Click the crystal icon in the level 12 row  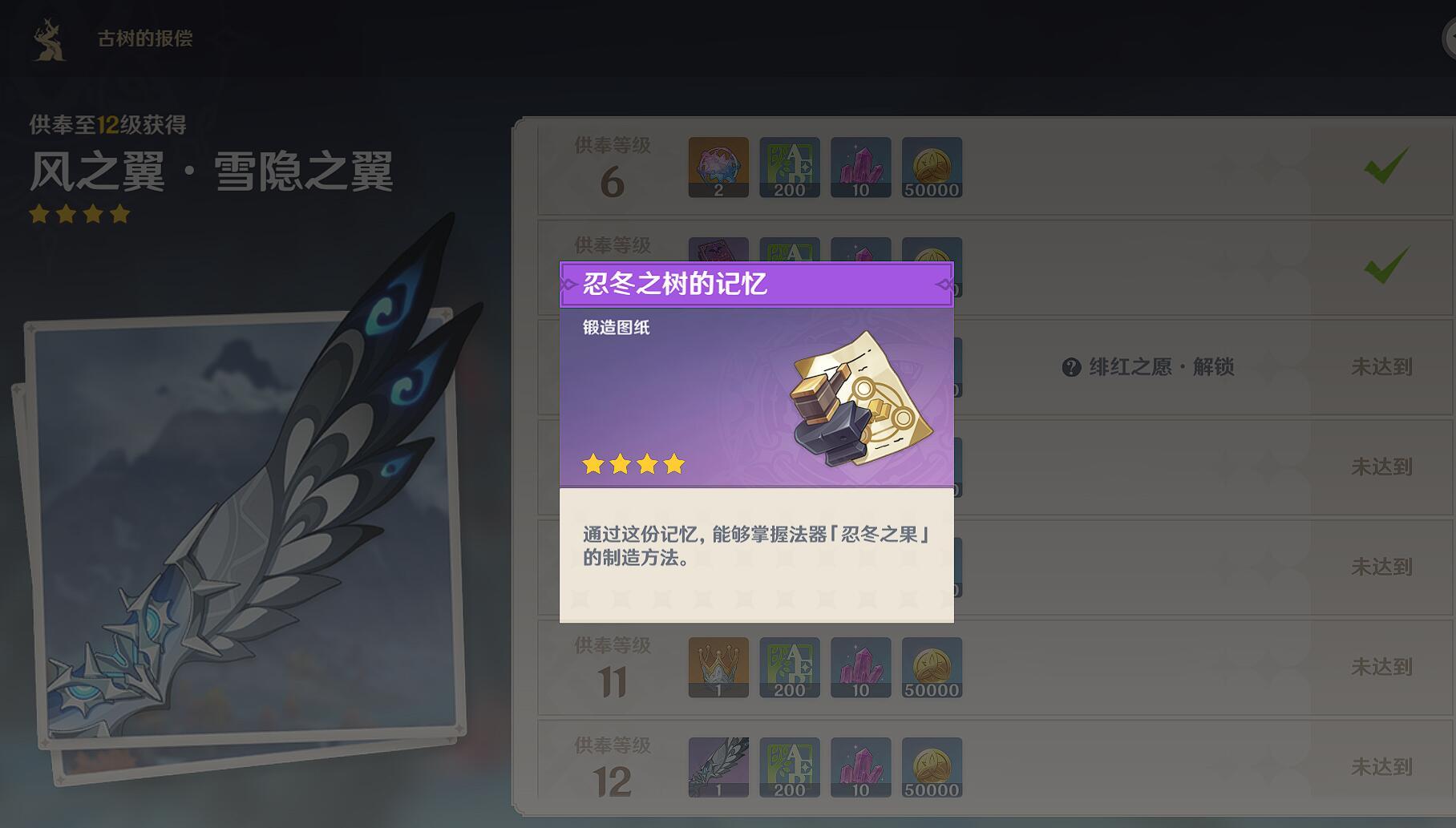tap(860, 768)
